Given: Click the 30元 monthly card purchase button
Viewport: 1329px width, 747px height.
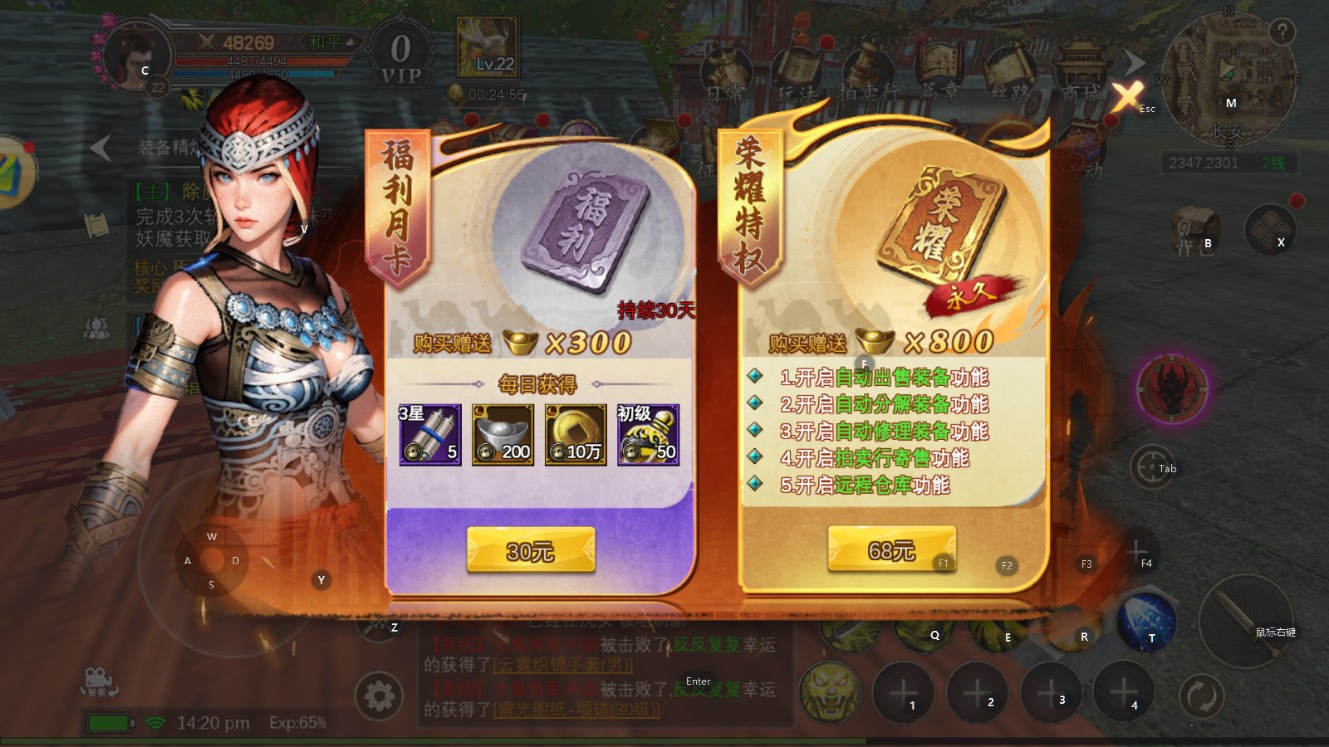Looking at the screenshot, I should coord(530,552).
